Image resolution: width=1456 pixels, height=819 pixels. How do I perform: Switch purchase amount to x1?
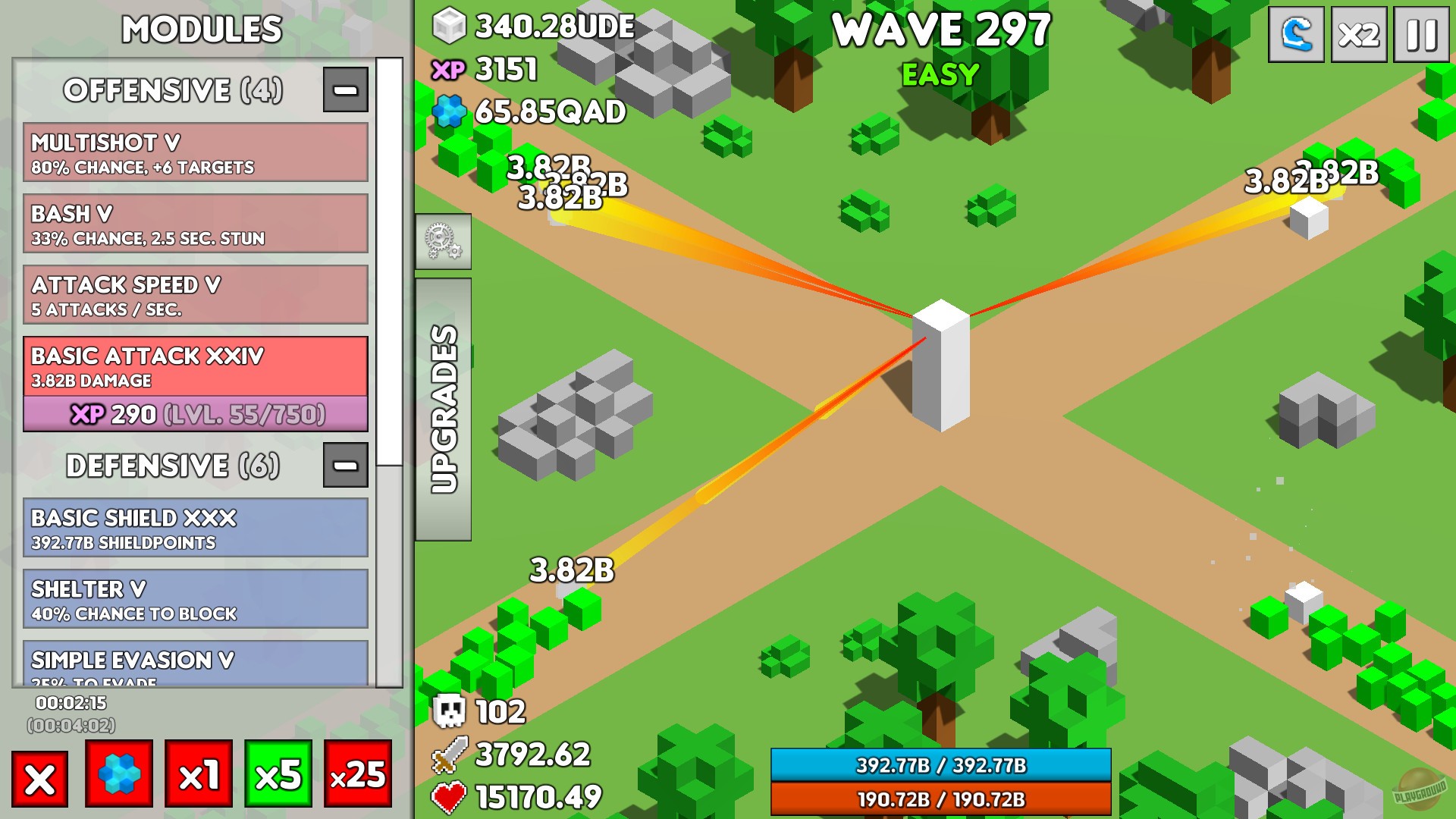198,778
